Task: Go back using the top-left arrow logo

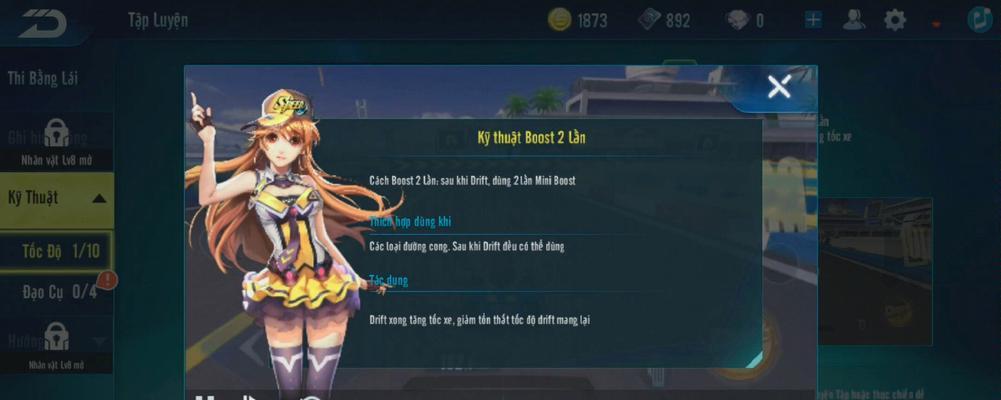Action: tap(43, 22)
